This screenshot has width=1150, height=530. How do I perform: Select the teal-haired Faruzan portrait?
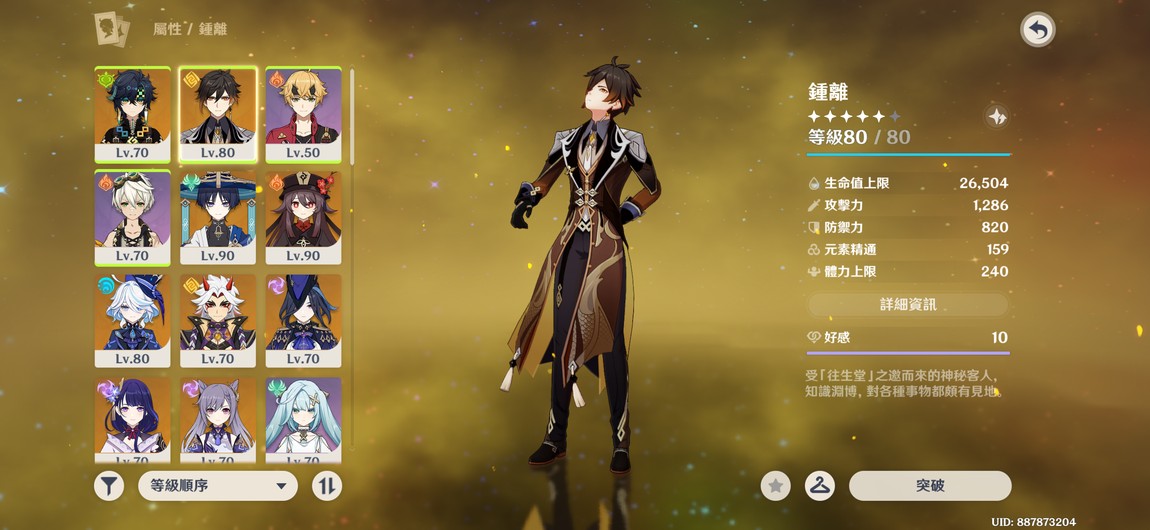[x=303, y=418]
